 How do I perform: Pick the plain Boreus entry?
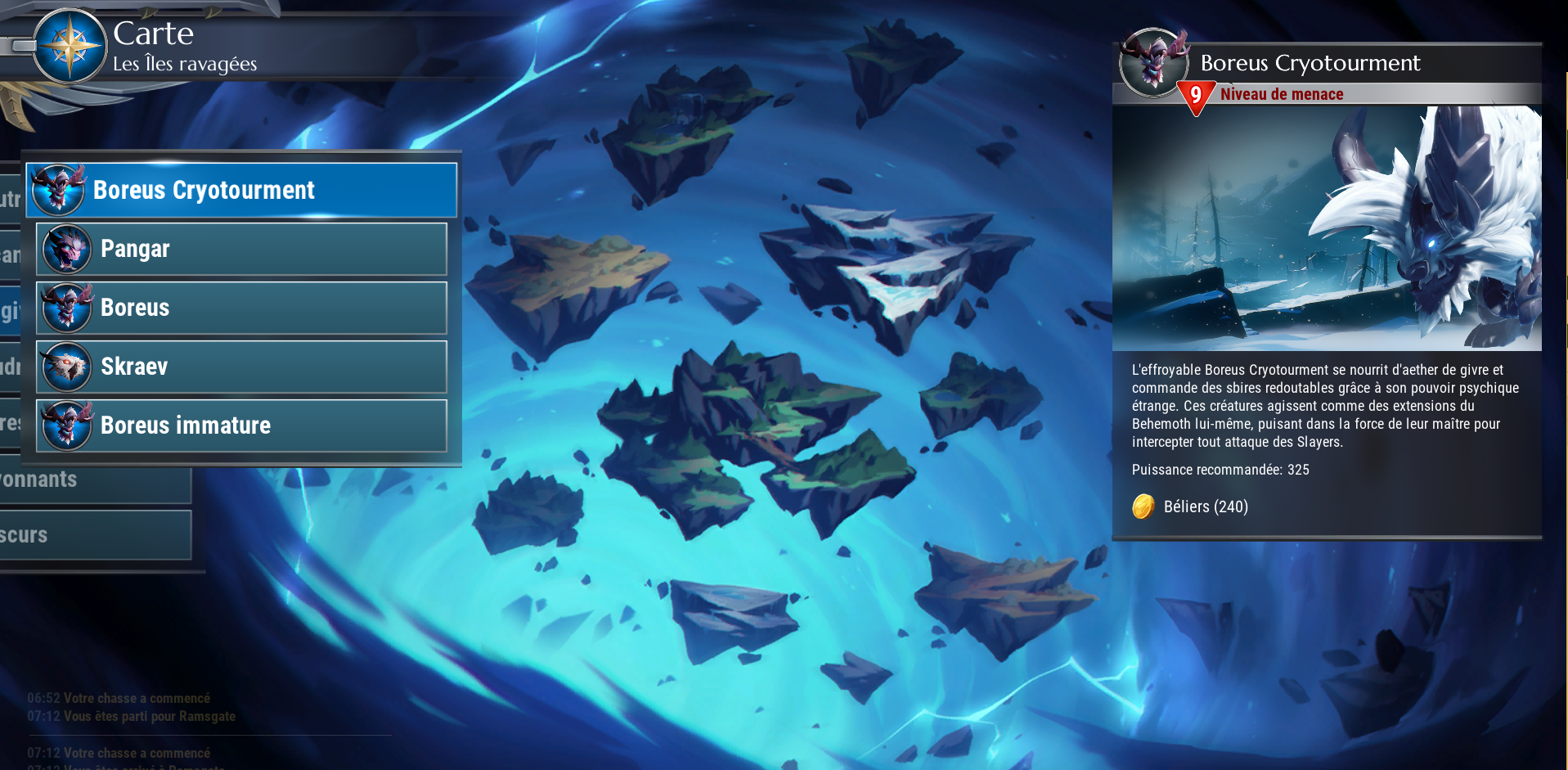[242, 308]
